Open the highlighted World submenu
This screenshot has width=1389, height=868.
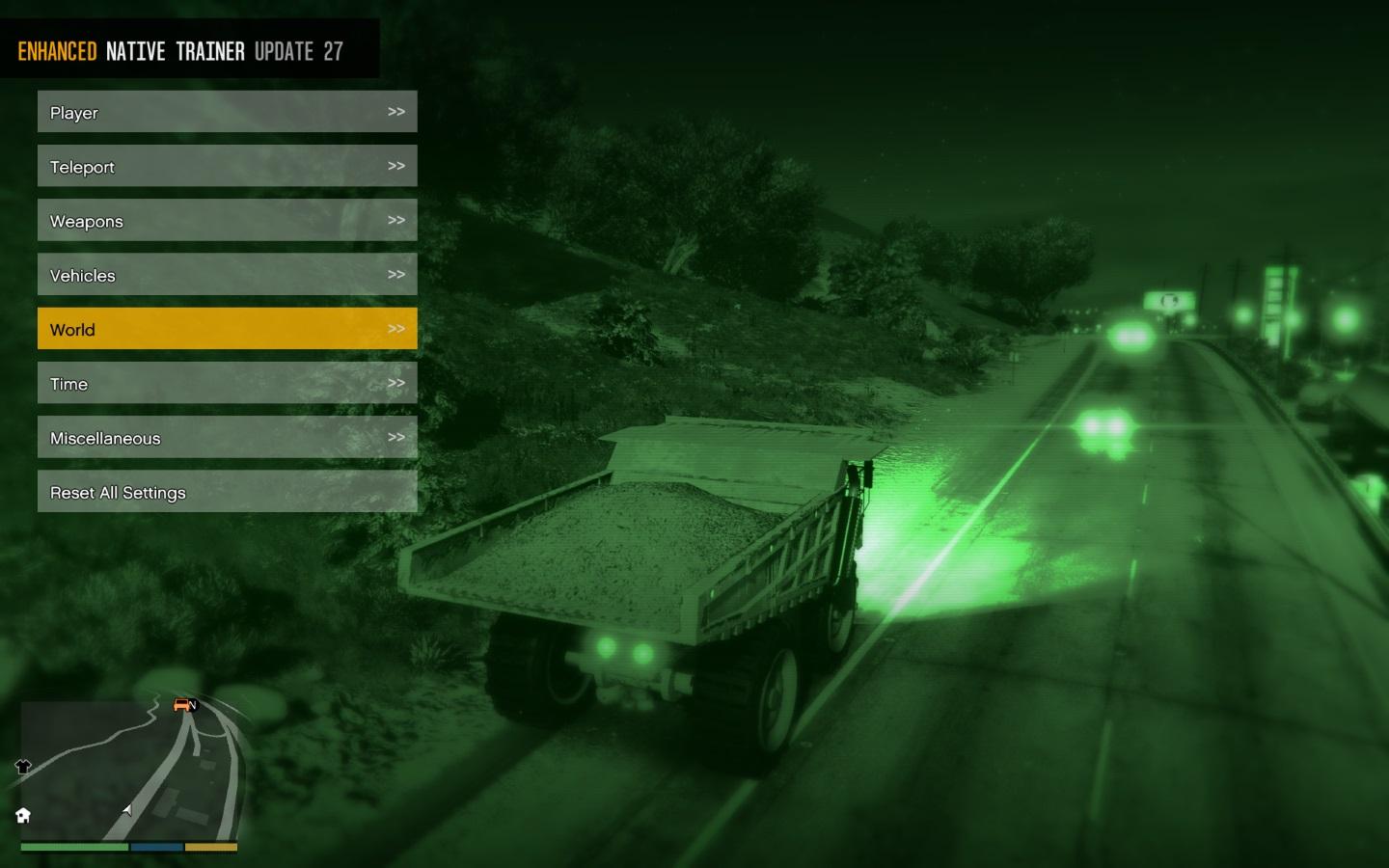(x=227, y=329)
